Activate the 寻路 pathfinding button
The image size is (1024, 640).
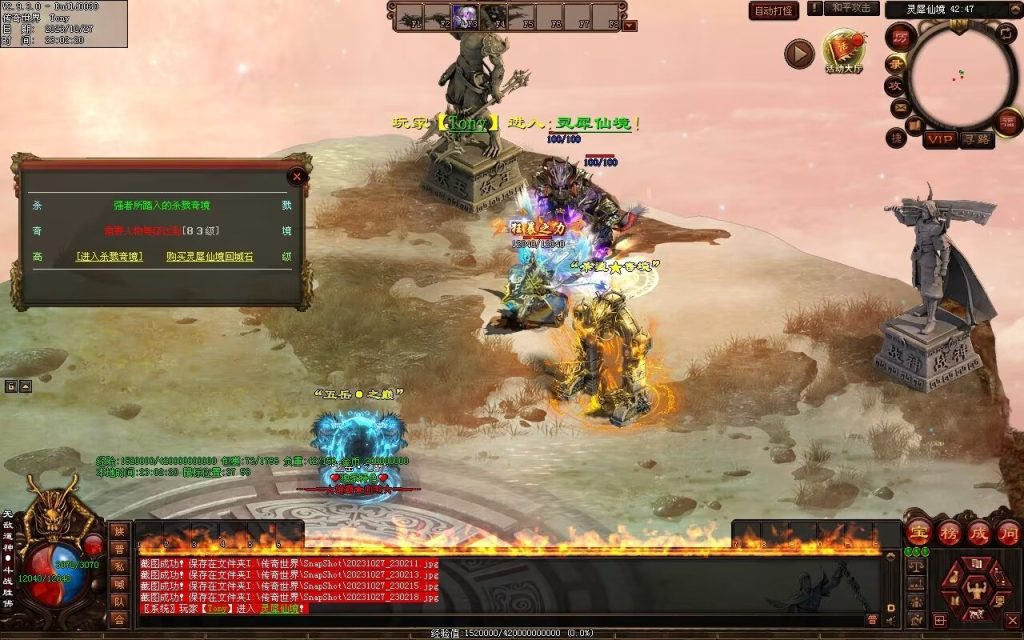[x=976, y=139]
